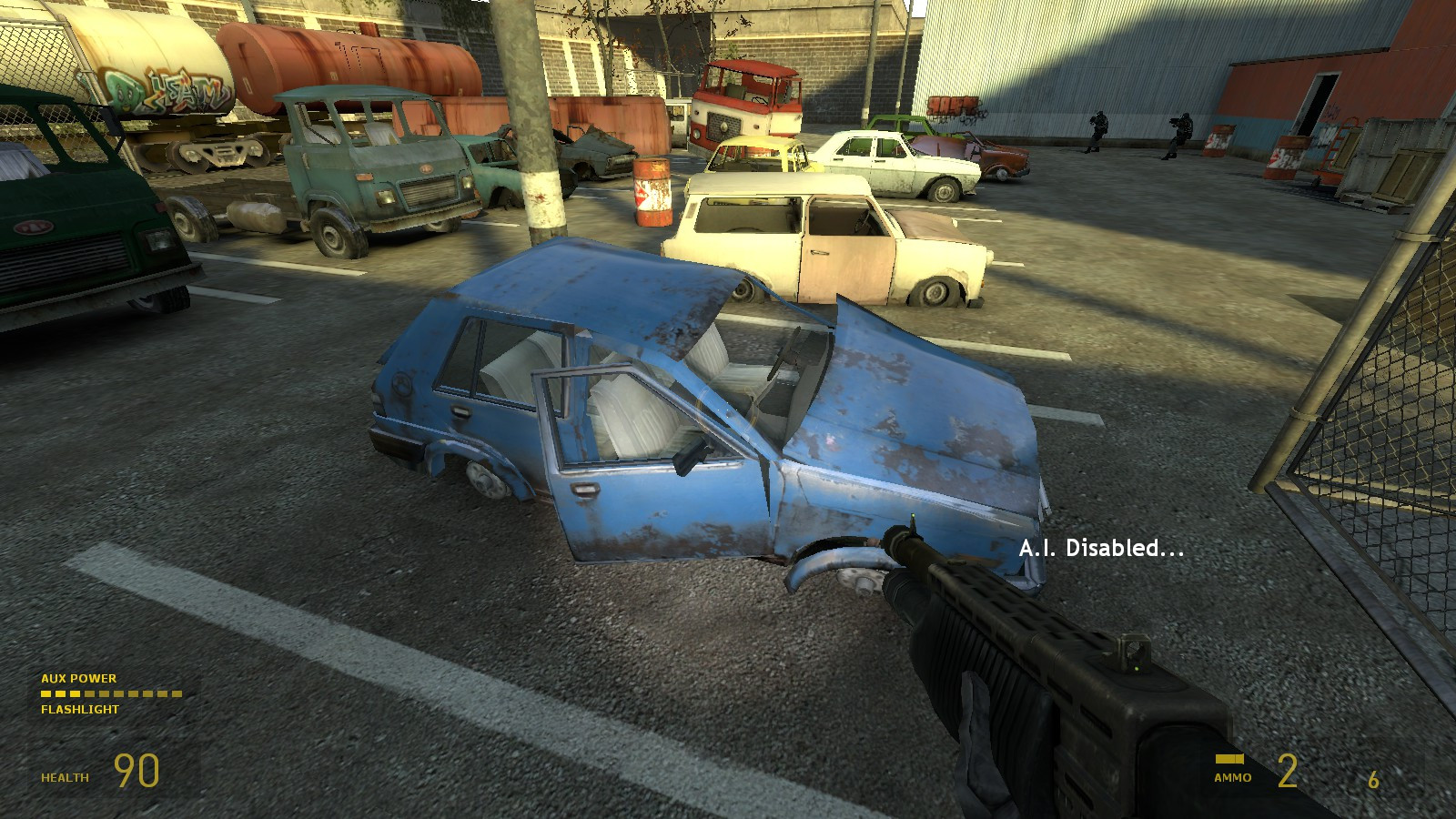
Task: Click the concrete pillar beside the blue car
Action: click(537, 136)
